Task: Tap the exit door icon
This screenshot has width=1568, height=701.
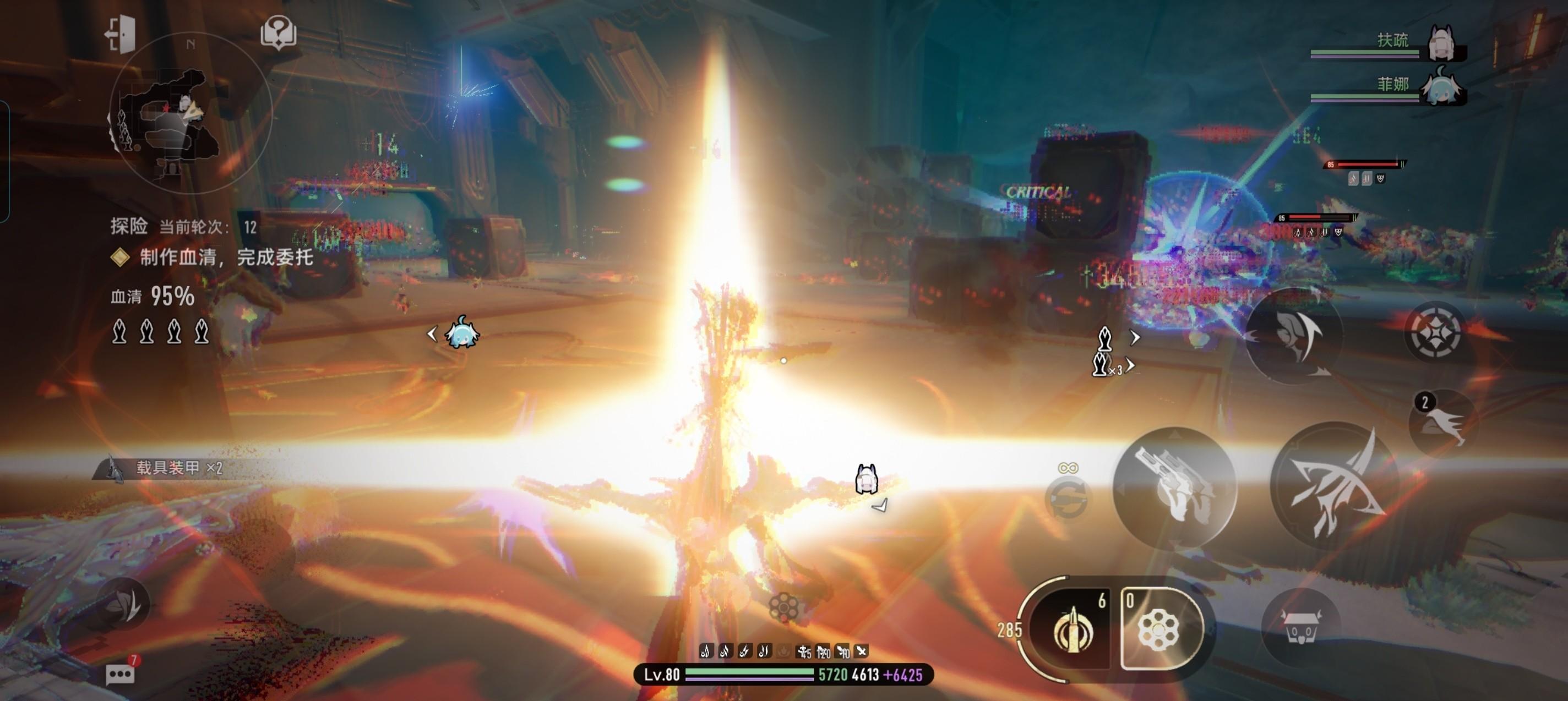Action: pos(120,34)
